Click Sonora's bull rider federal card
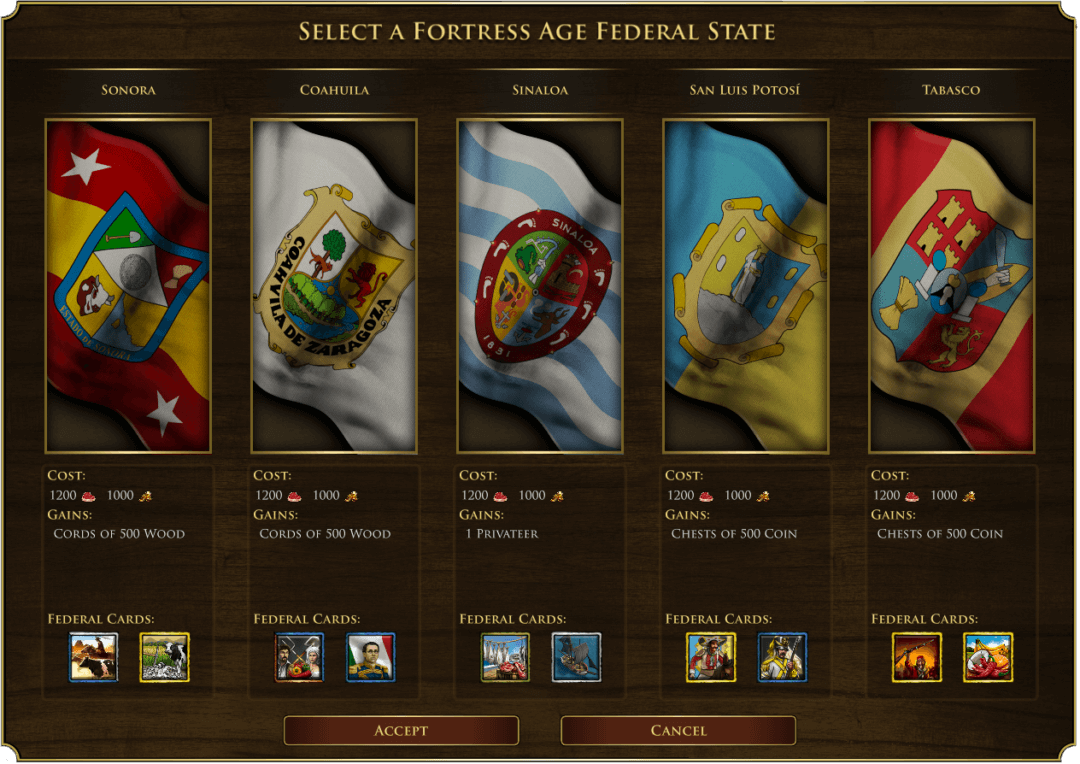 click(x=94, y=657)
